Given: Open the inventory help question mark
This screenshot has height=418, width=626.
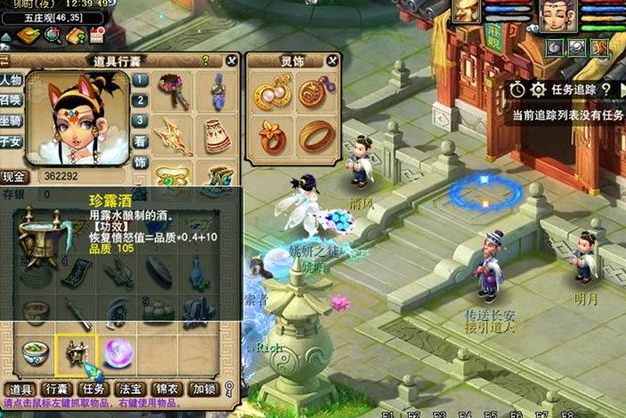Looking at the screenshot, I should 204,60.
